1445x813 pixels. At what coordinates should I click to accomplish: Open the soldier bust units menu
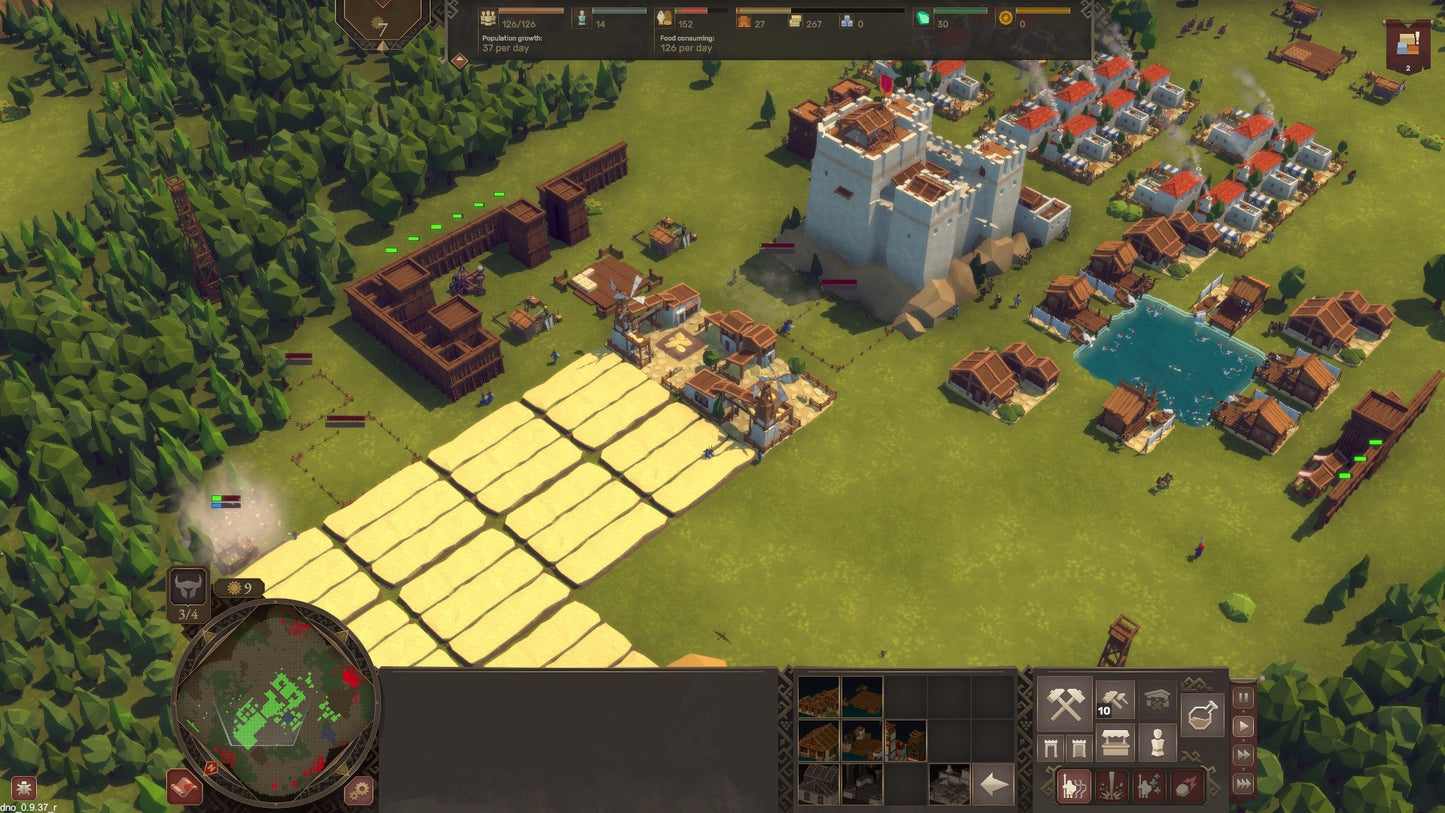[1157, 743]
